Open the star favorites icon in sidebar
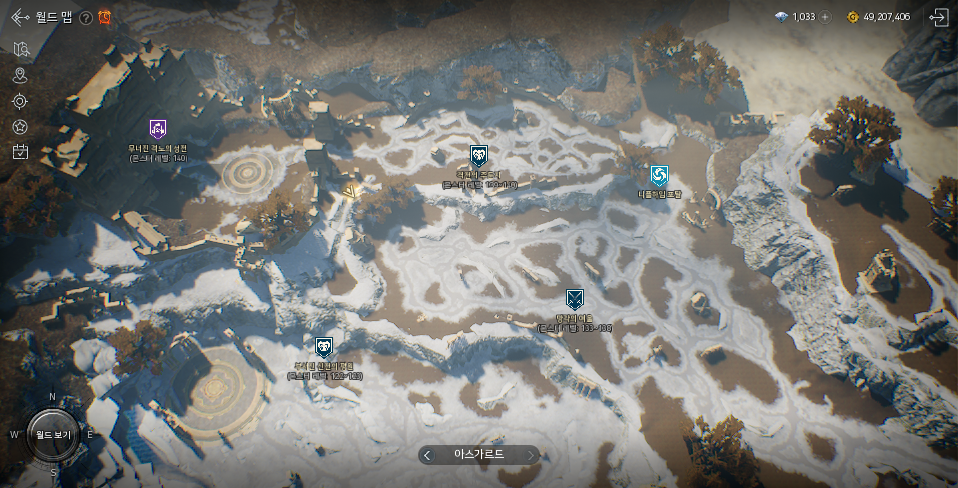 (20, 127)
